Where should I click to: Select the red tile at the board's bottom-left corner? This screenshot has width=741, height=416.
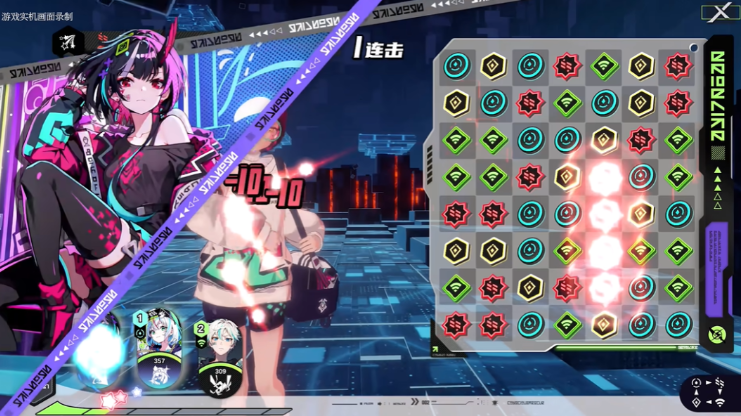[457, 325]
